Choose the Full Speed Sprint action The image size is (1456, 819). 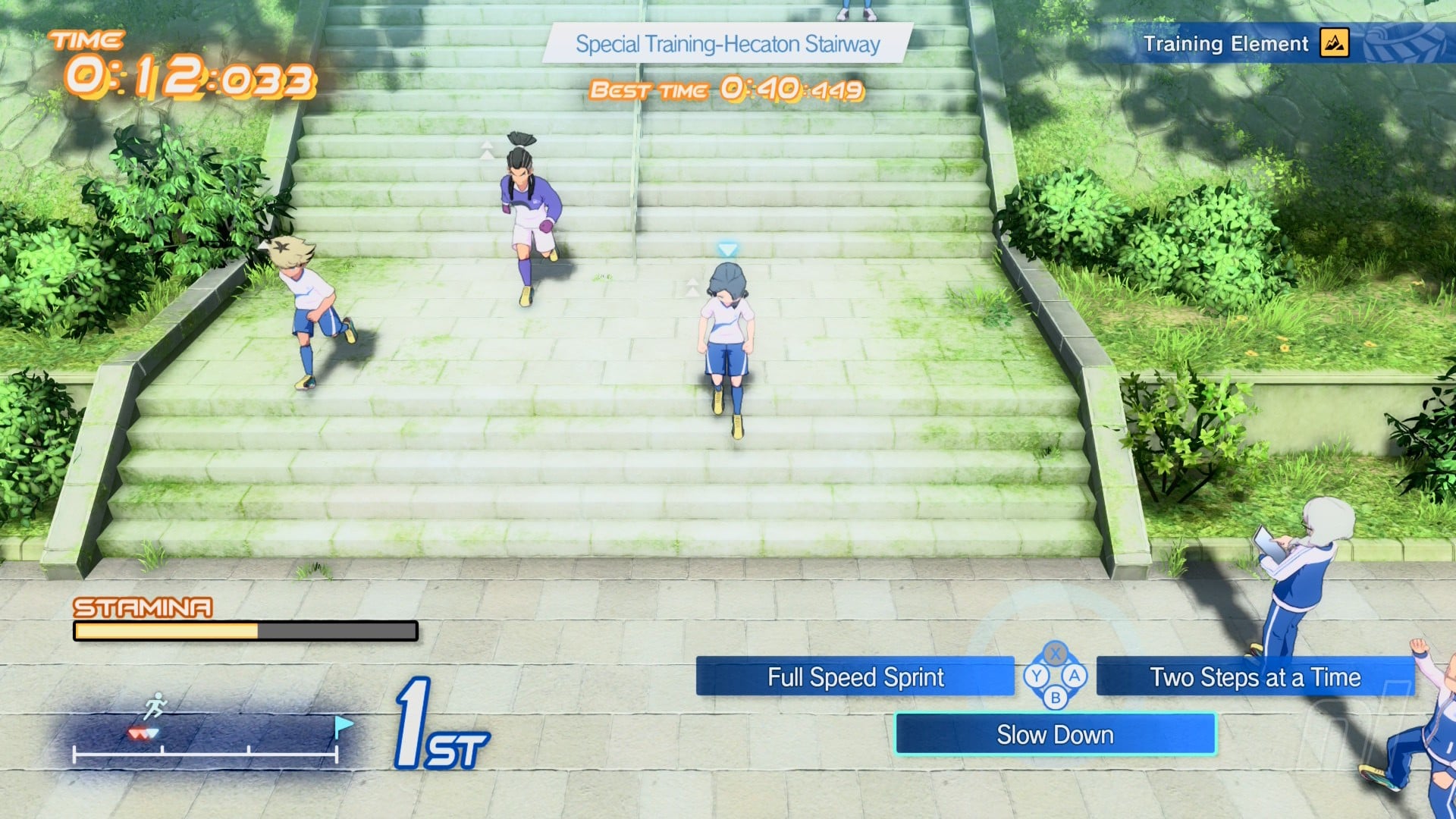(x=855, y=676)
